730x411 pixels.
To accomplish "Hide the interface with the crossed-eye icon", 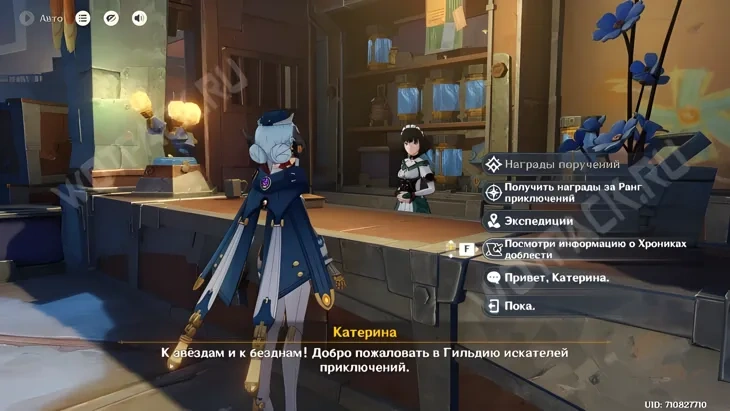I will click(x=111, y=18).
